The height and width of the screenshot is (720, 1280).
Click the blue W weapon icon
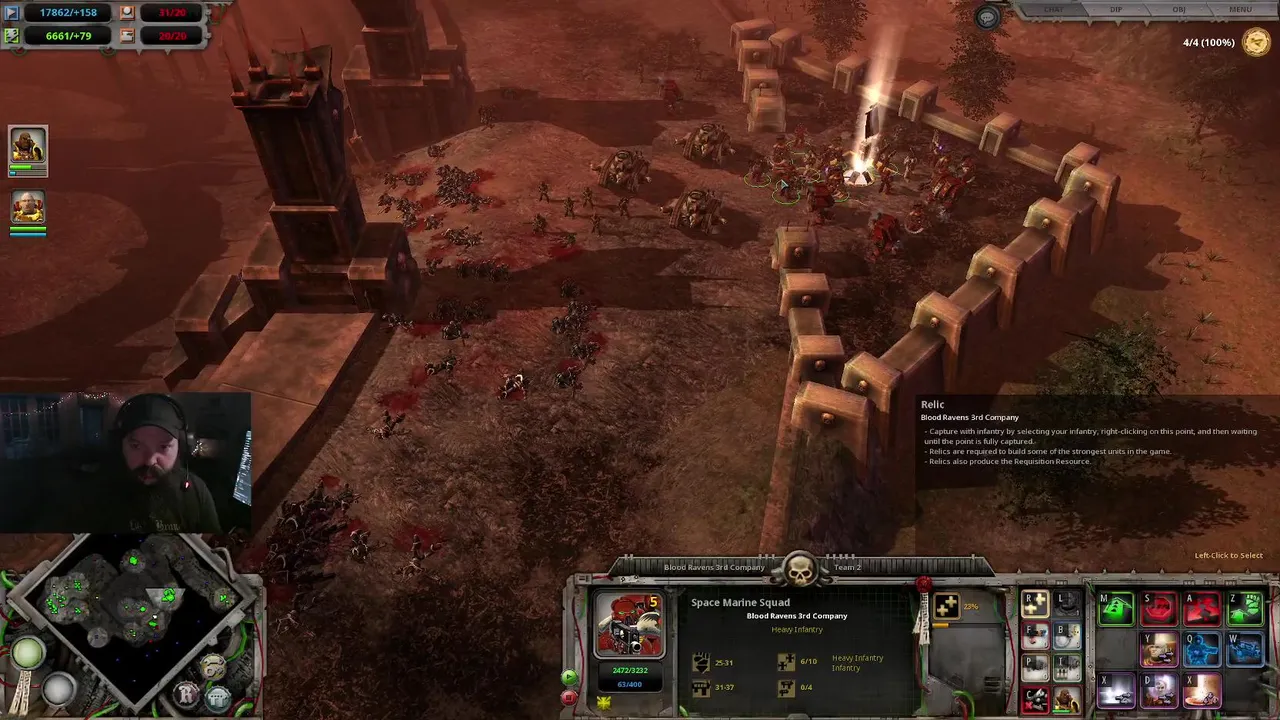point(1245,649)
